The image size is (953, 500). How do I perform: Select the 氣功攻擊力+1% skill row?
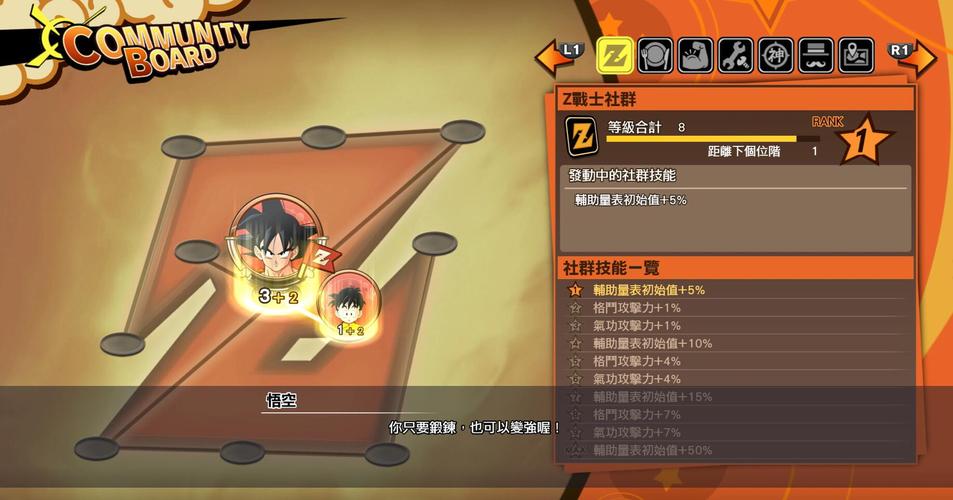click(737, 326)
